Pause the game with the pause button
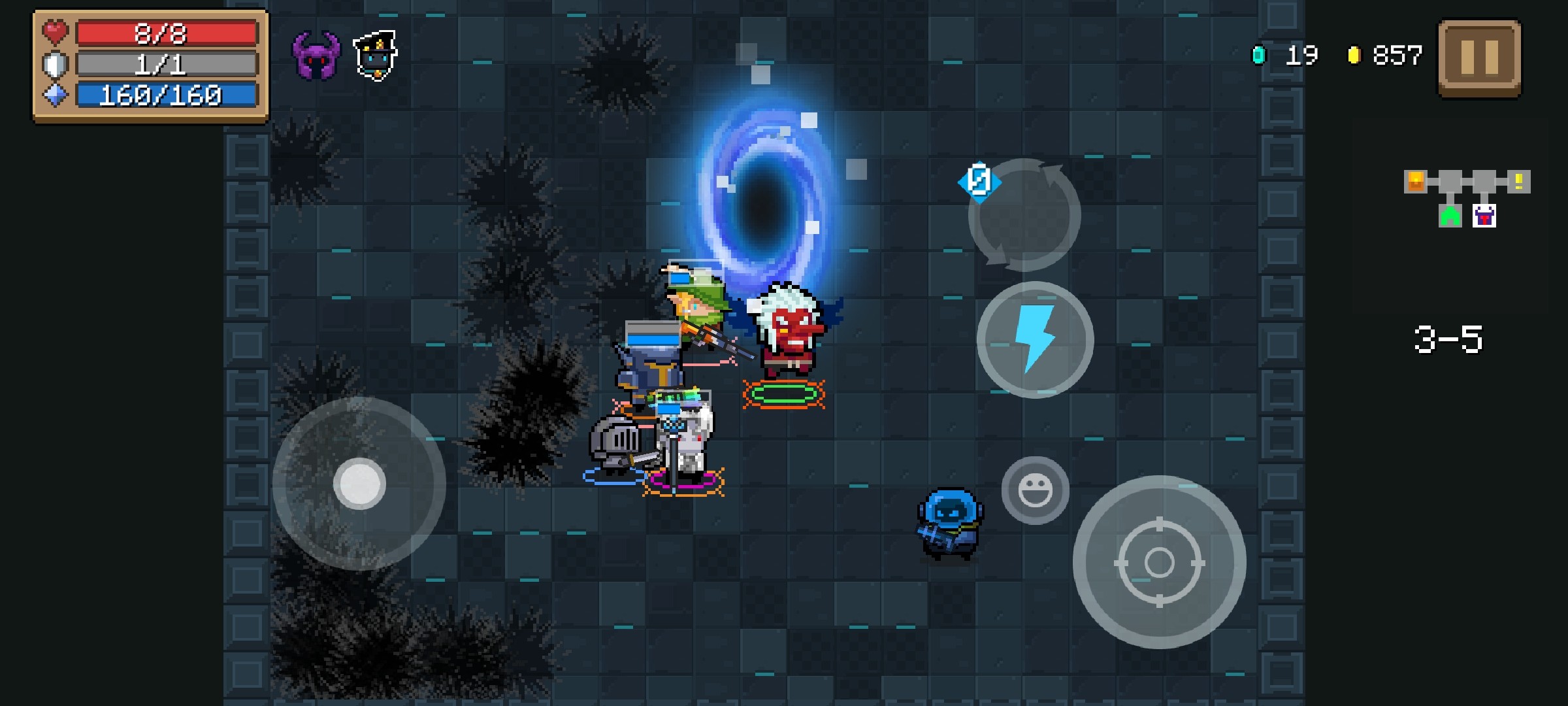The width and height of the screenshot is (1568, 706). (1479, 58)
